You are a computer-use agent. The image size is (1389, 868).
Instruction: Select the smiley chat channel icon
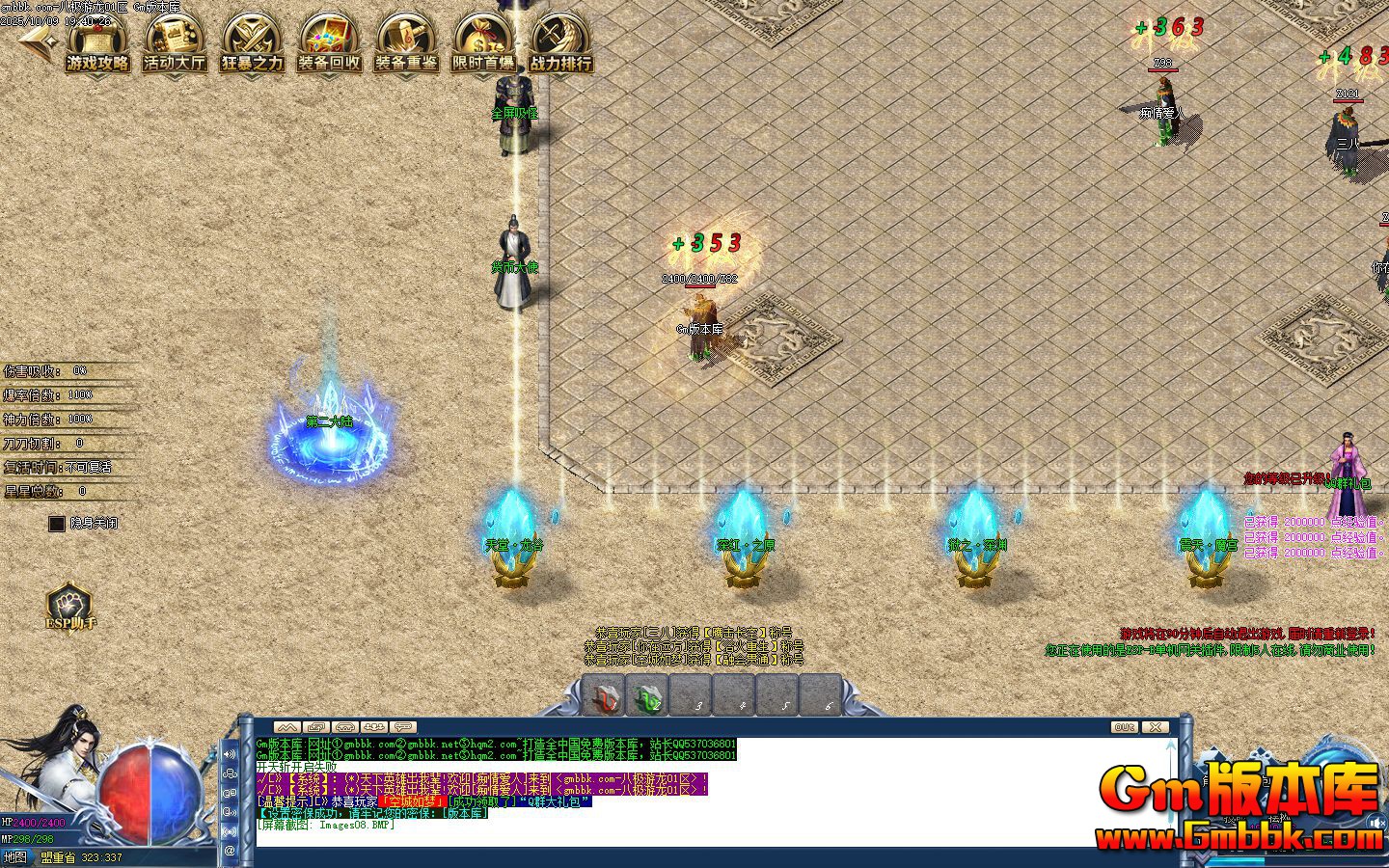pos(230,774)
